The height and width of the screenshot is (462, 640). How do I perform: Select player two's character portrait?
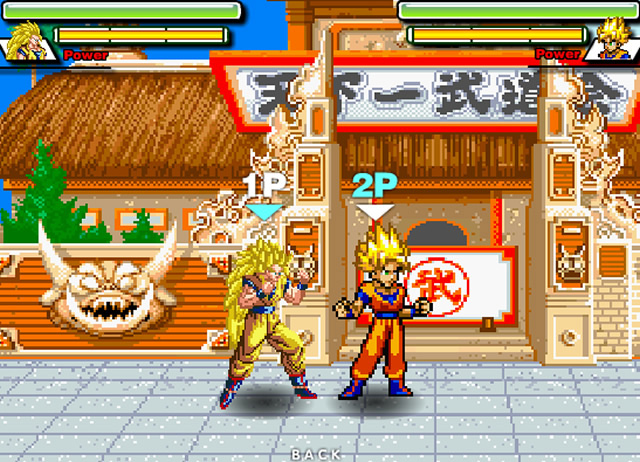(612, 41)
